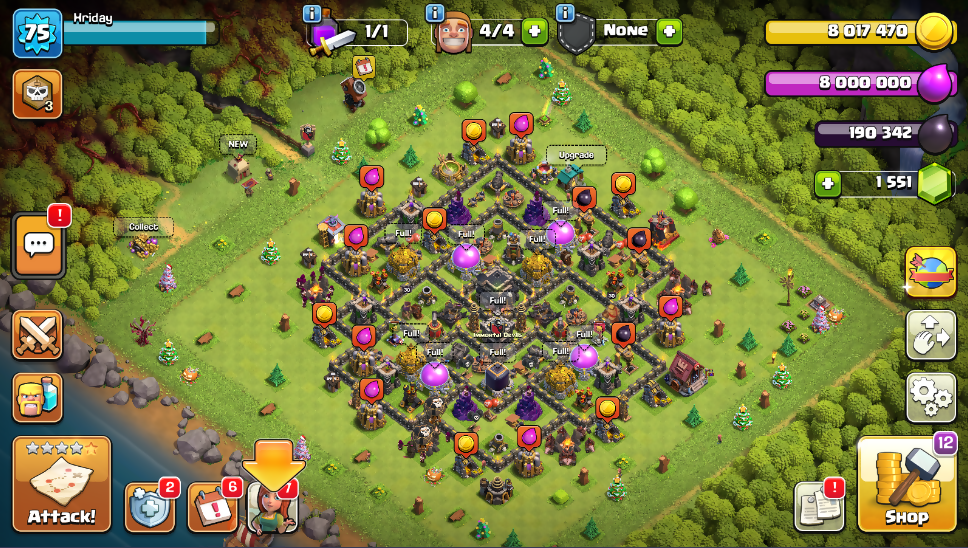The image size is (968, 548).
Task: Click the level 75 experience badge
Action: coord(37,33)
